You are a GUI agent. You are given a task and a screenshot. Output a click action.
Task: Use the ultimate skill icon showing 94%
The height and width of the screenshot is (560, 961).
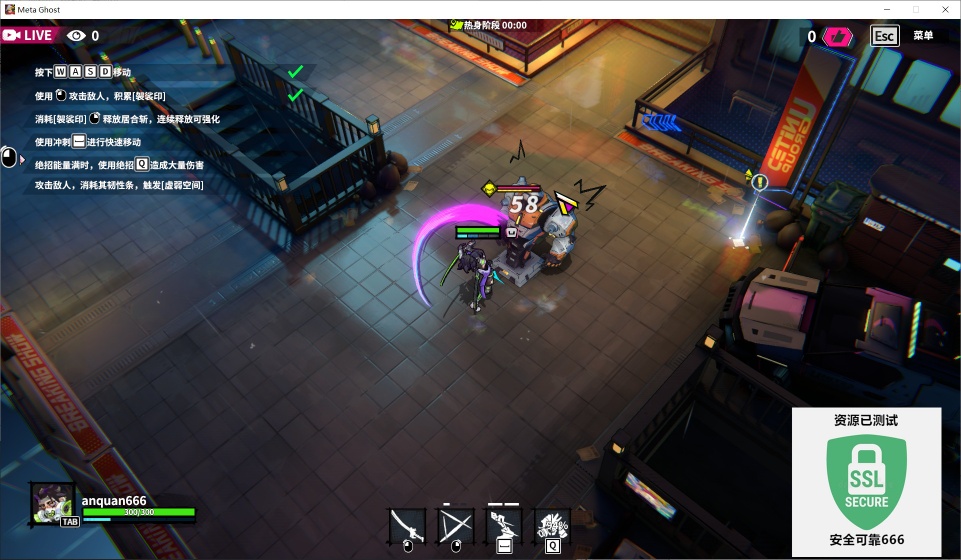pyautogui.click(x=552, y=526)
